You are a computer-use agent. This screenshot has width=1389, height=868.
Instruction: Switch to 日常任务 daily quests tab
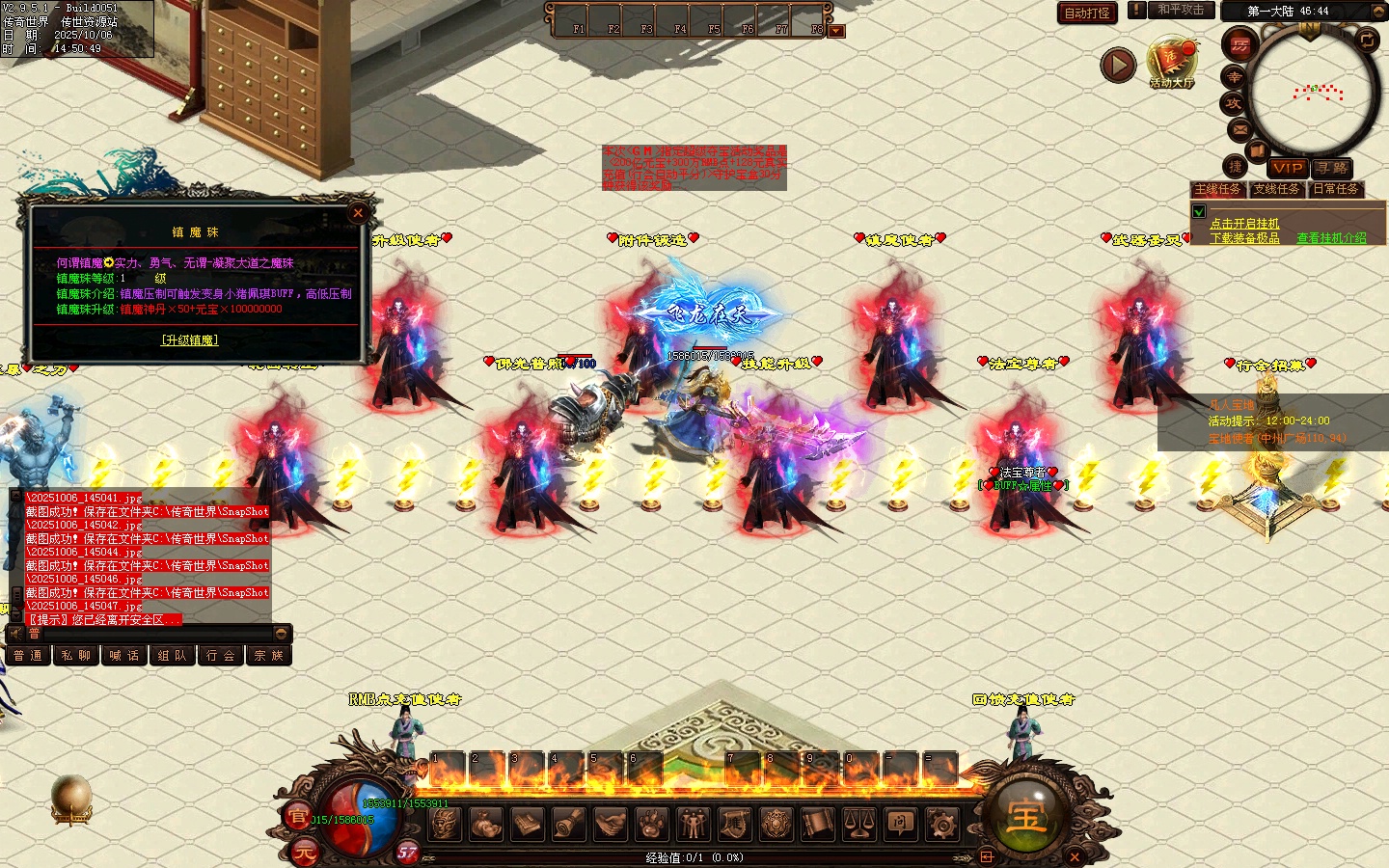(x=1336, y=190)
